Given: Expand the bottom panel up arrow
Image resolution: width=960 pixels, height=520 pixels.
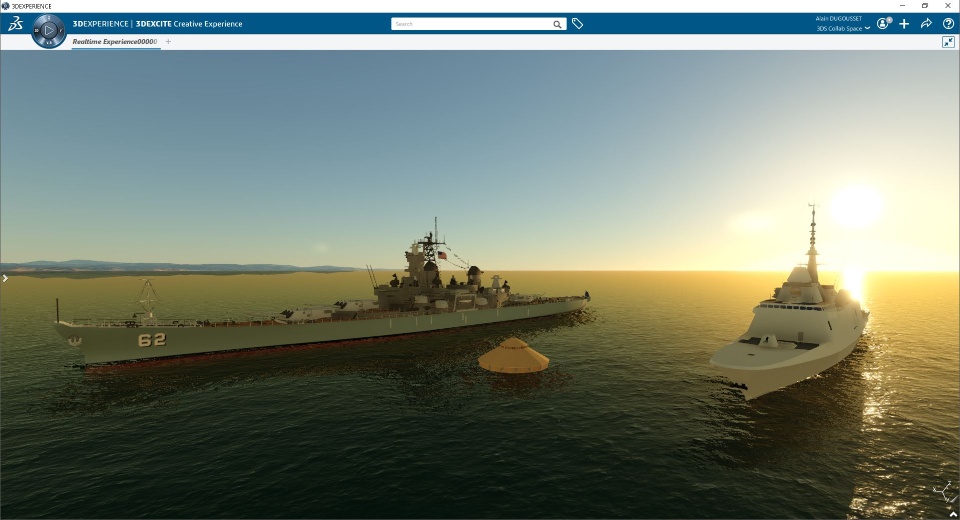Looking at the screenshot, I should [951, 512].
